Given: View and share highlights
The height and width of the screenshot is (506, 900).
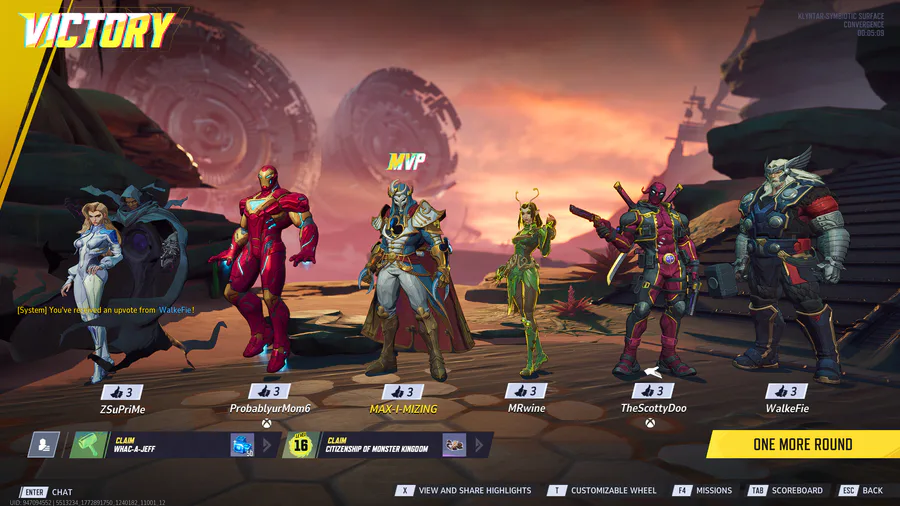Looking at the screenshot, I should pyautogui.click(x=465, y=491).
